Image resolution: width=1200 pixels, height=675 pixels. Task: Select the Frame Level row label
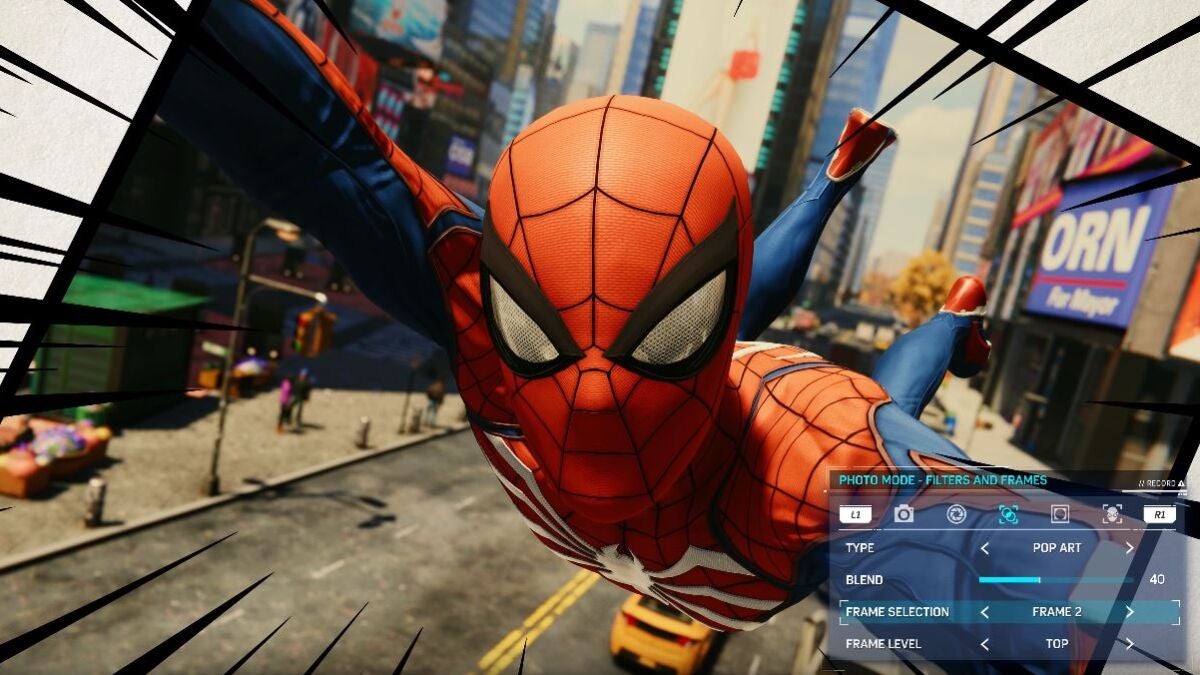(x=883, y=644)
